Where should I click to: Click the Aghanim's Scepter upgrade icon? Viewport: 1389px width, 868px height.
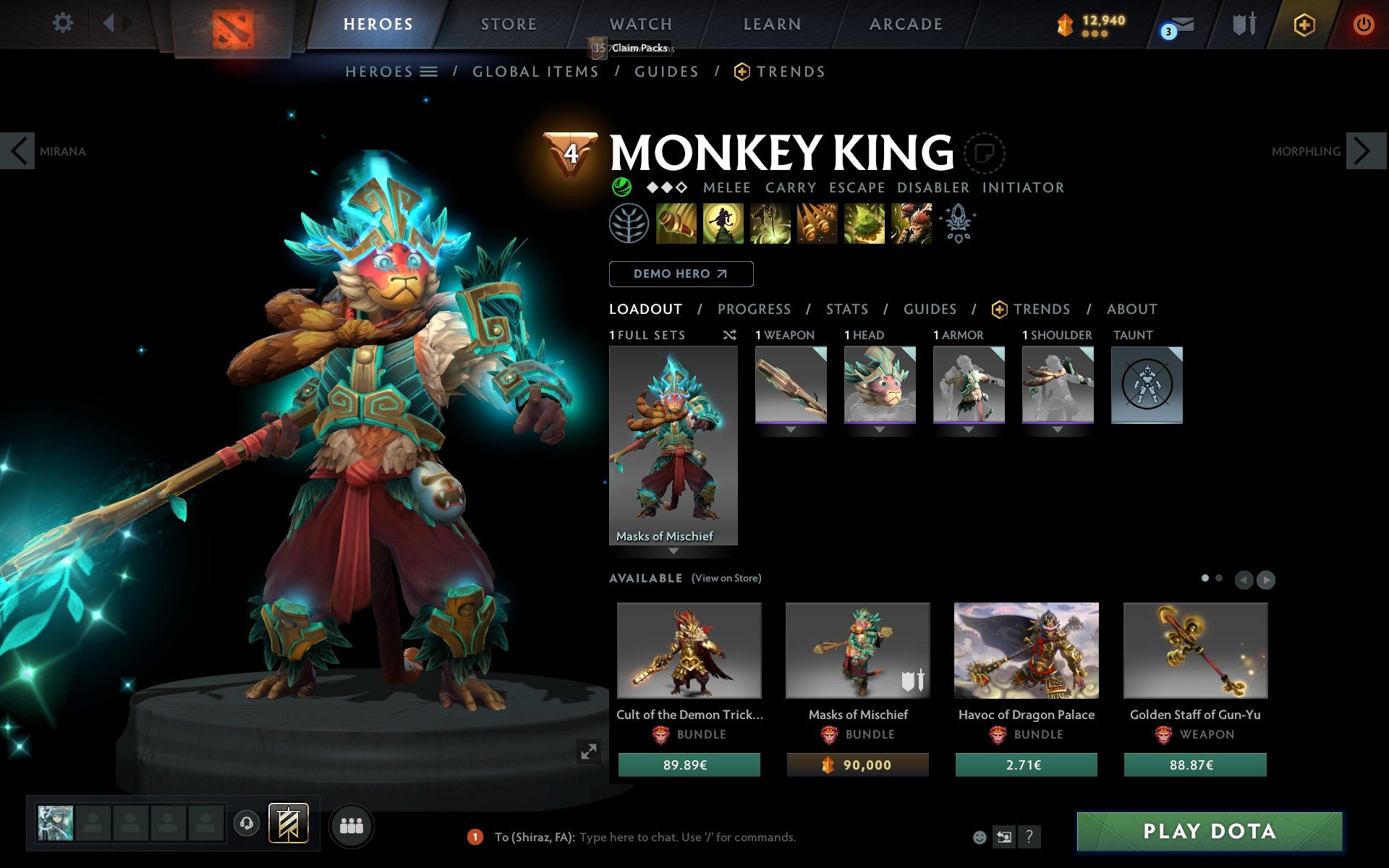click(958, 223)
